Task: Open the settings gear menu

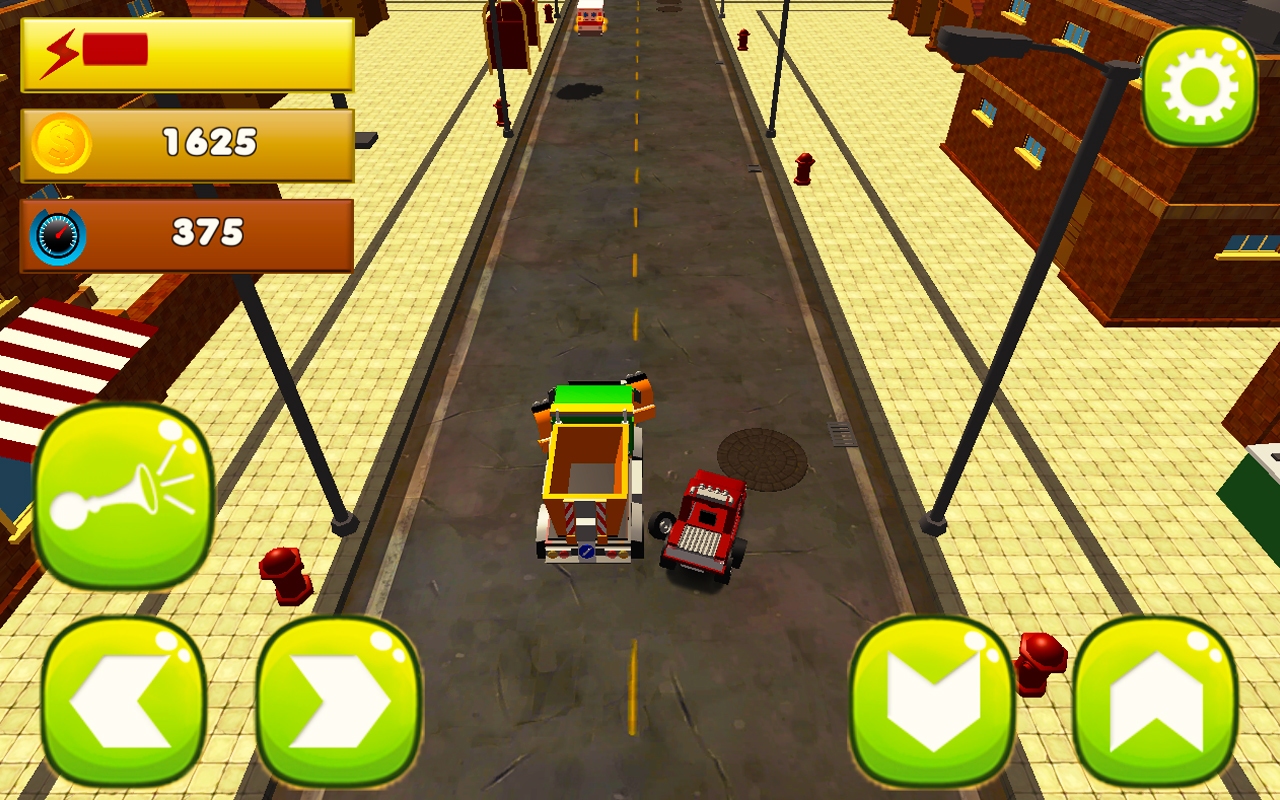Action: point(1199,85)
